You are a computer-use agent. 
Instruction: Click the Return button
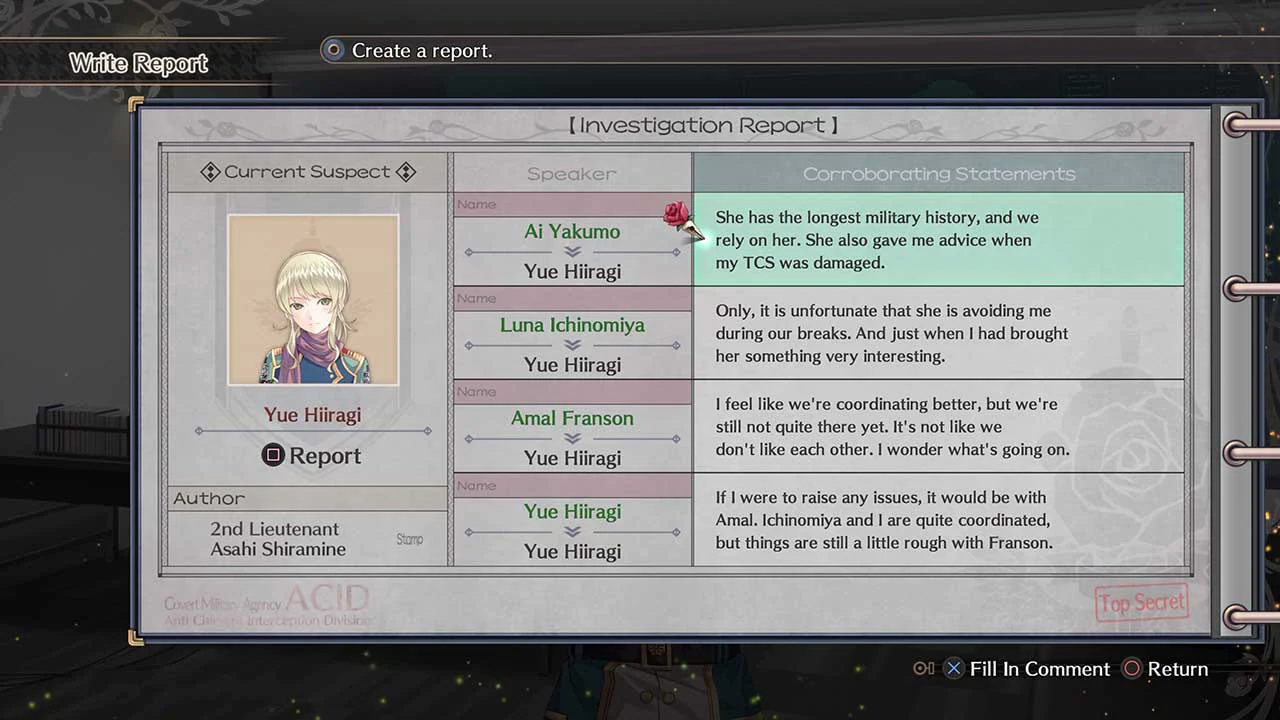(1180, 669)
